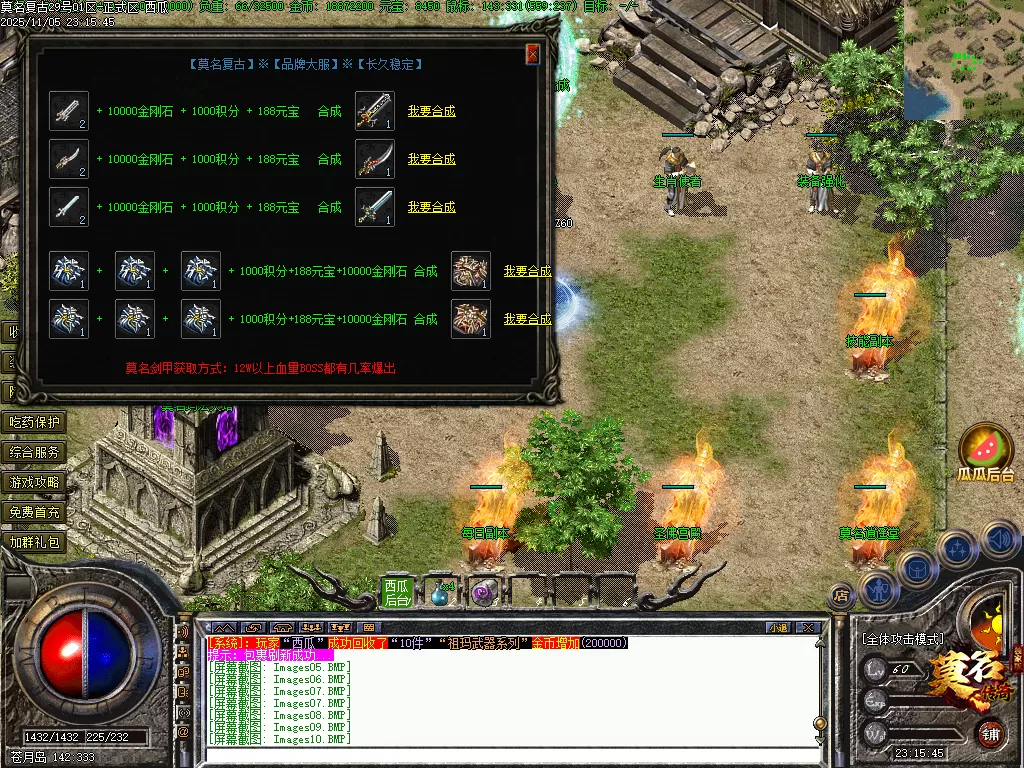Select the 免费首充 button

(x=35, y=512)
